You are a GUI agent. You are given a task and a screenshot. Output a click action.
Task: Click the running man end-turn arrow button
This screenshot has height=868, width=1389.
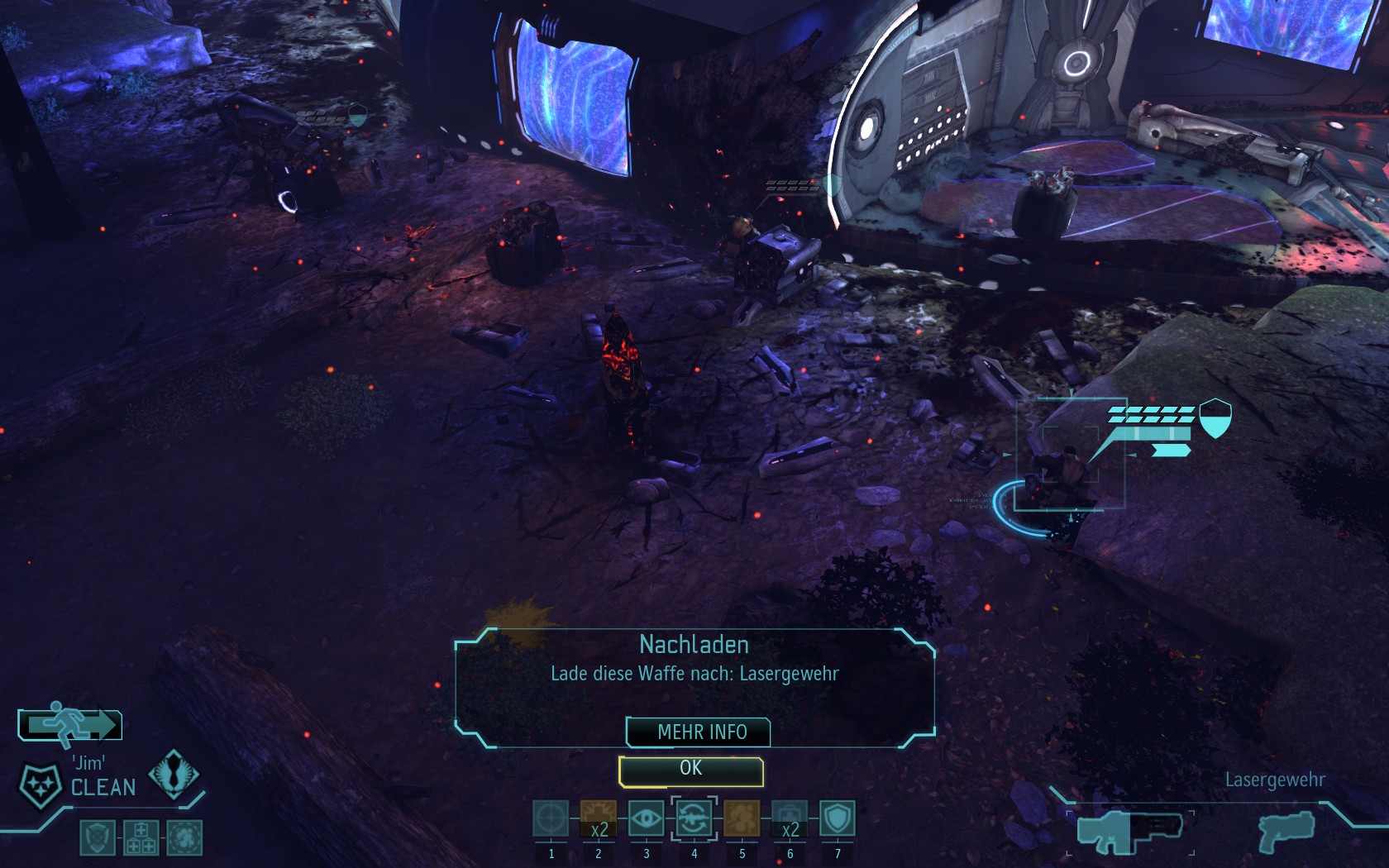70,725
